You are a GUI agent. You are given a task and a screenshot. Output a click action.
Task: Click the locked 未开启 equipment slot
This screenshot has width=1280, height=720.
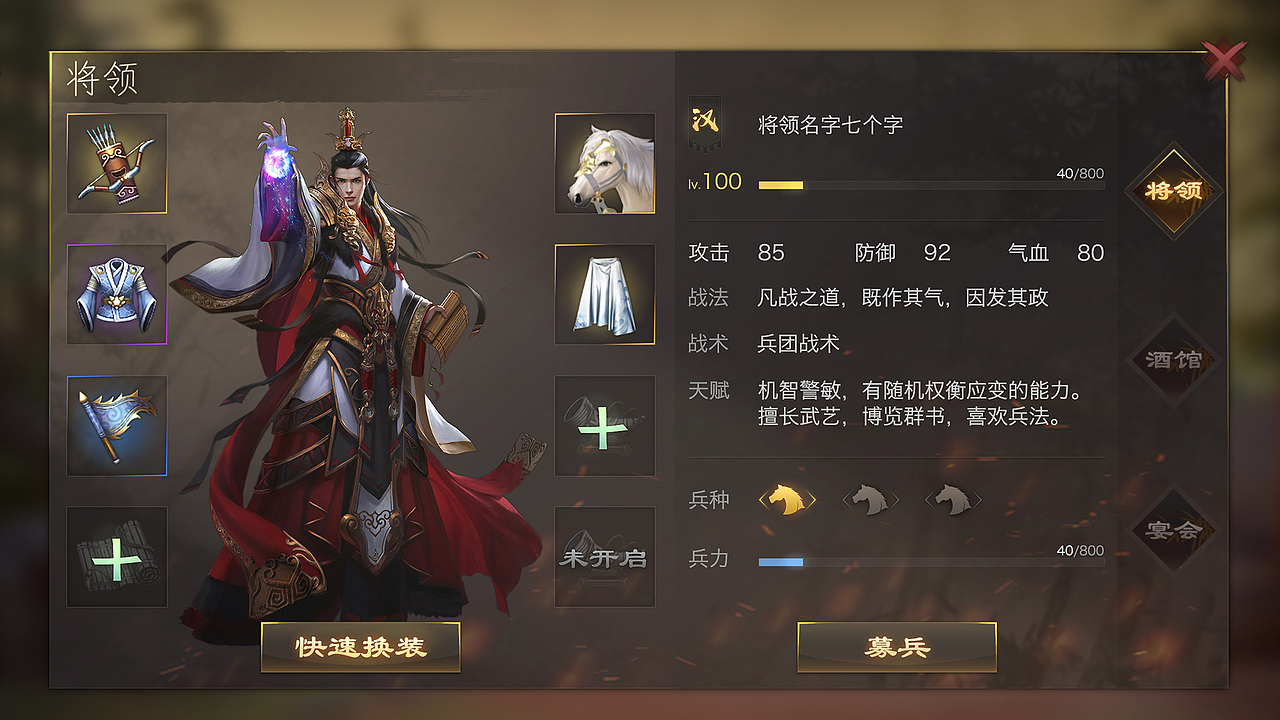tap(603, 557)
